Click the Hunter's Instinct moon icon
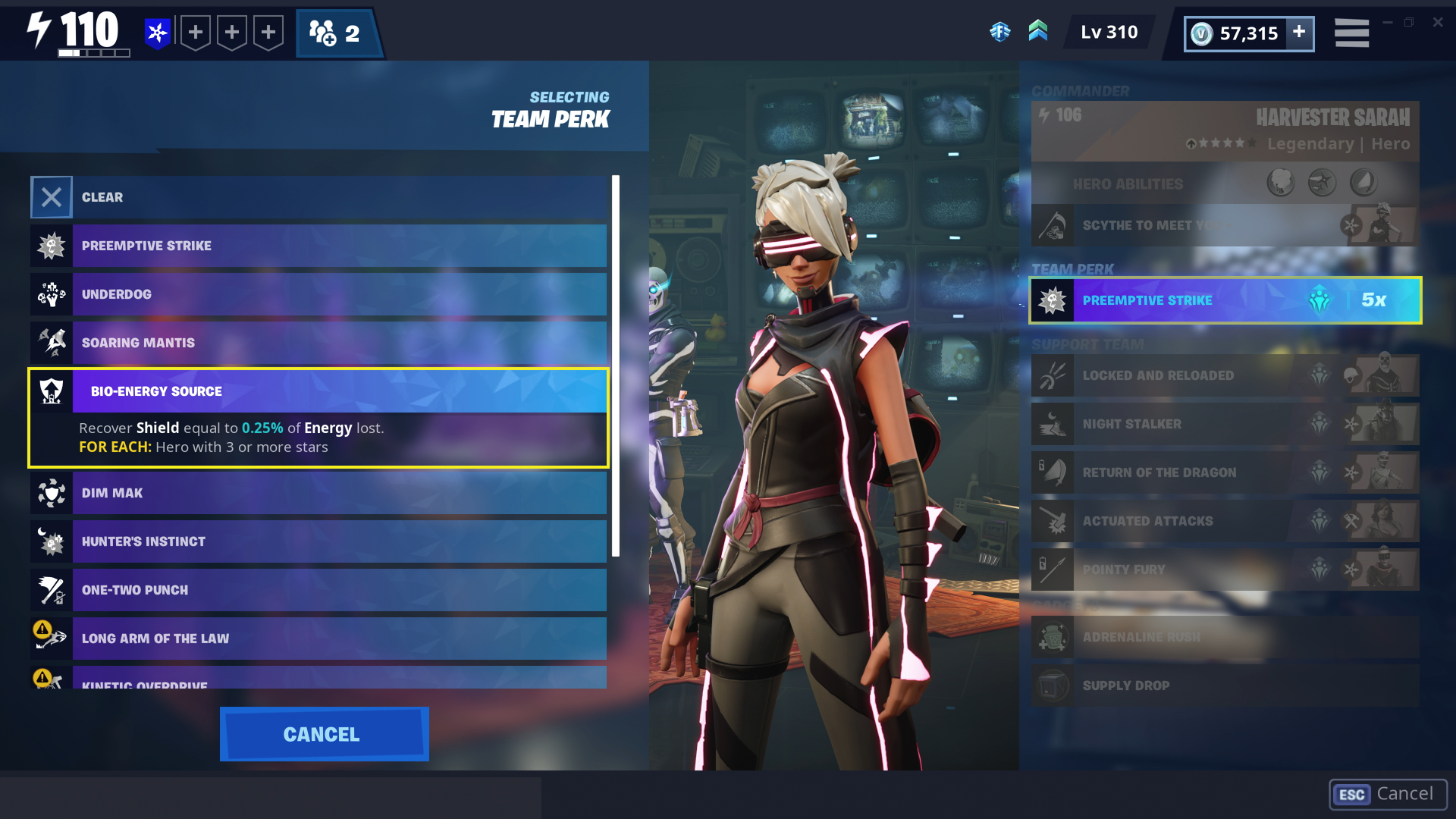Screen dimensions: 1456x819 51,541
